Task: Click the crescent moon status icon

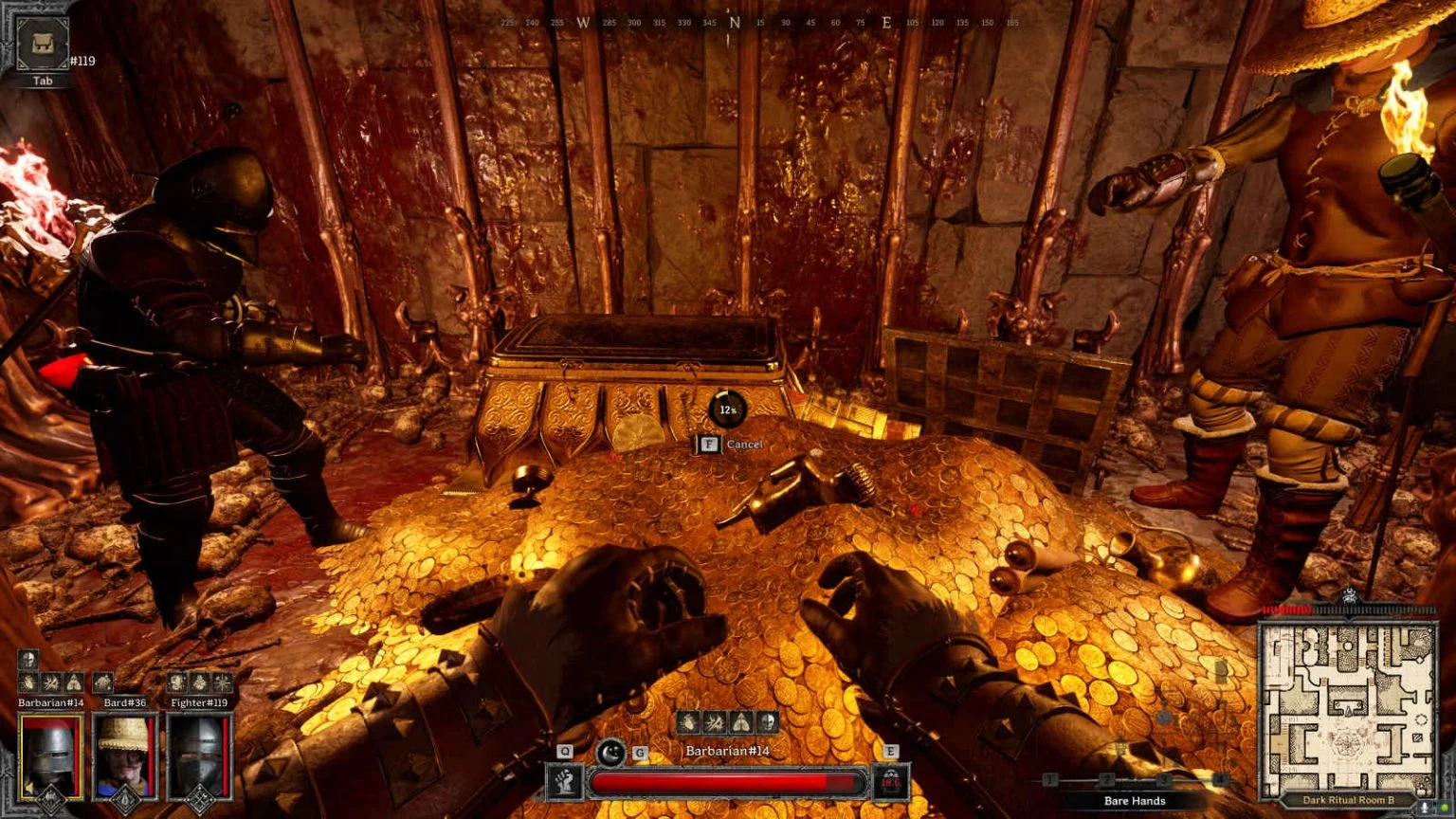Action: click(x=610, y=753)
